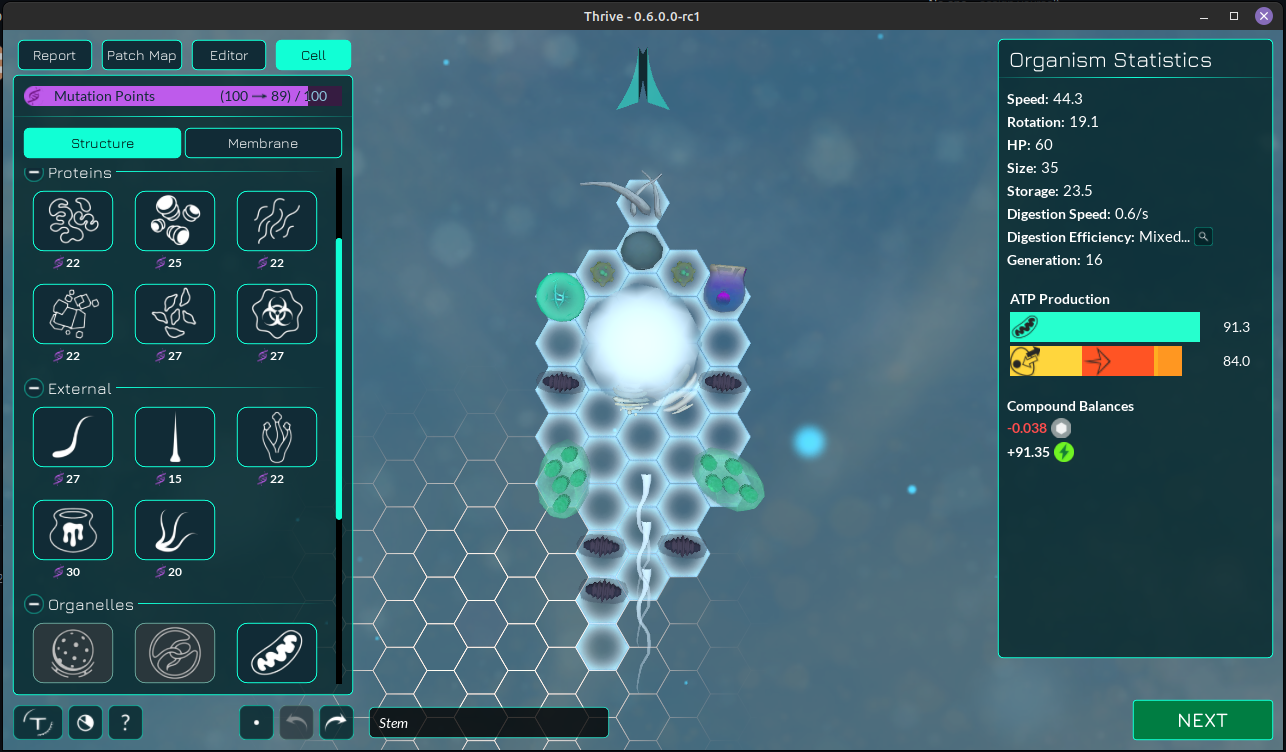The height and width of the screenshot is (752, 1286).
Task: Switch to the Patch Map tab
Action: 141,55
